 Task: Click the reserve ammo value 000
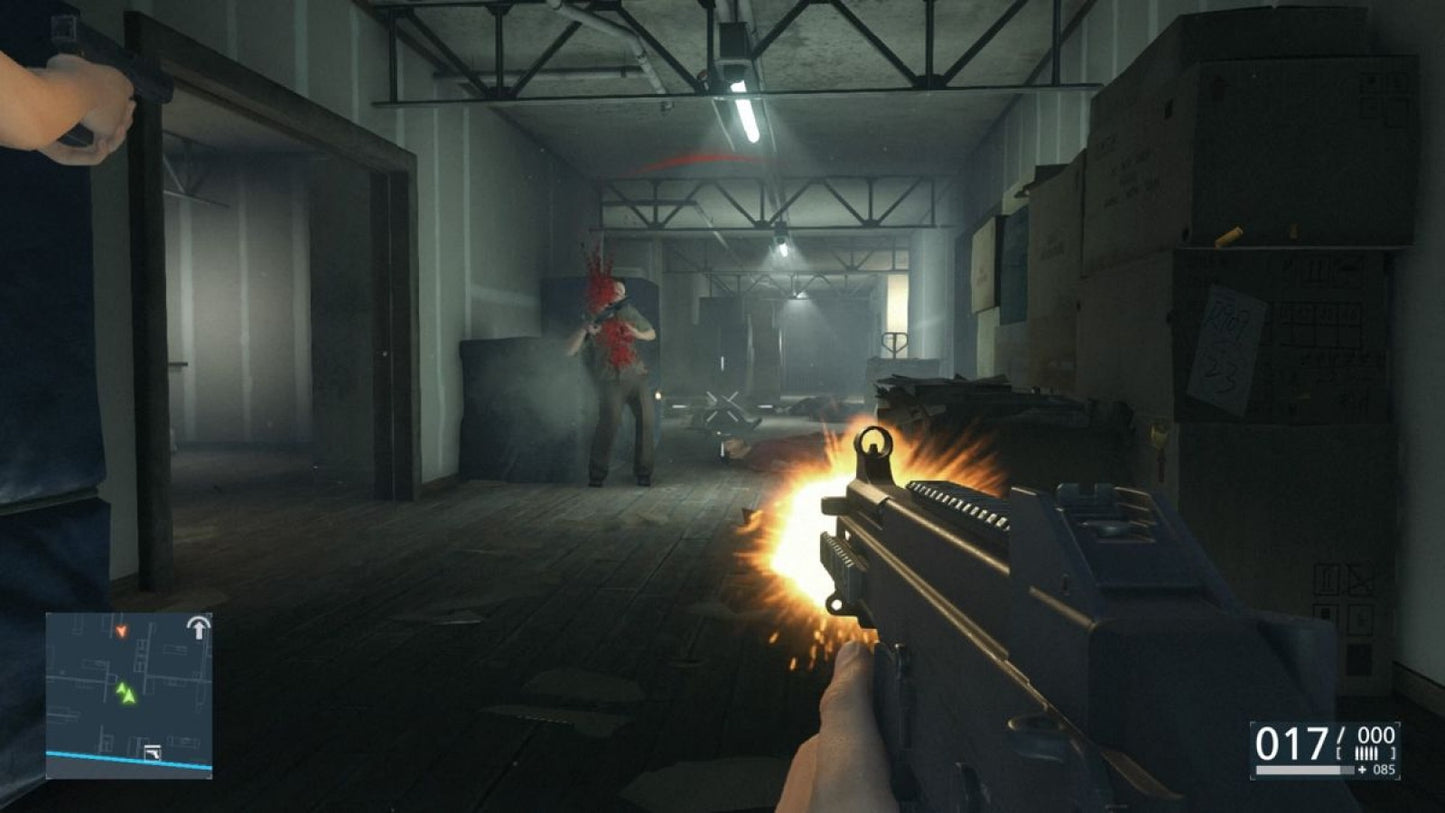tap(1375, 736)
